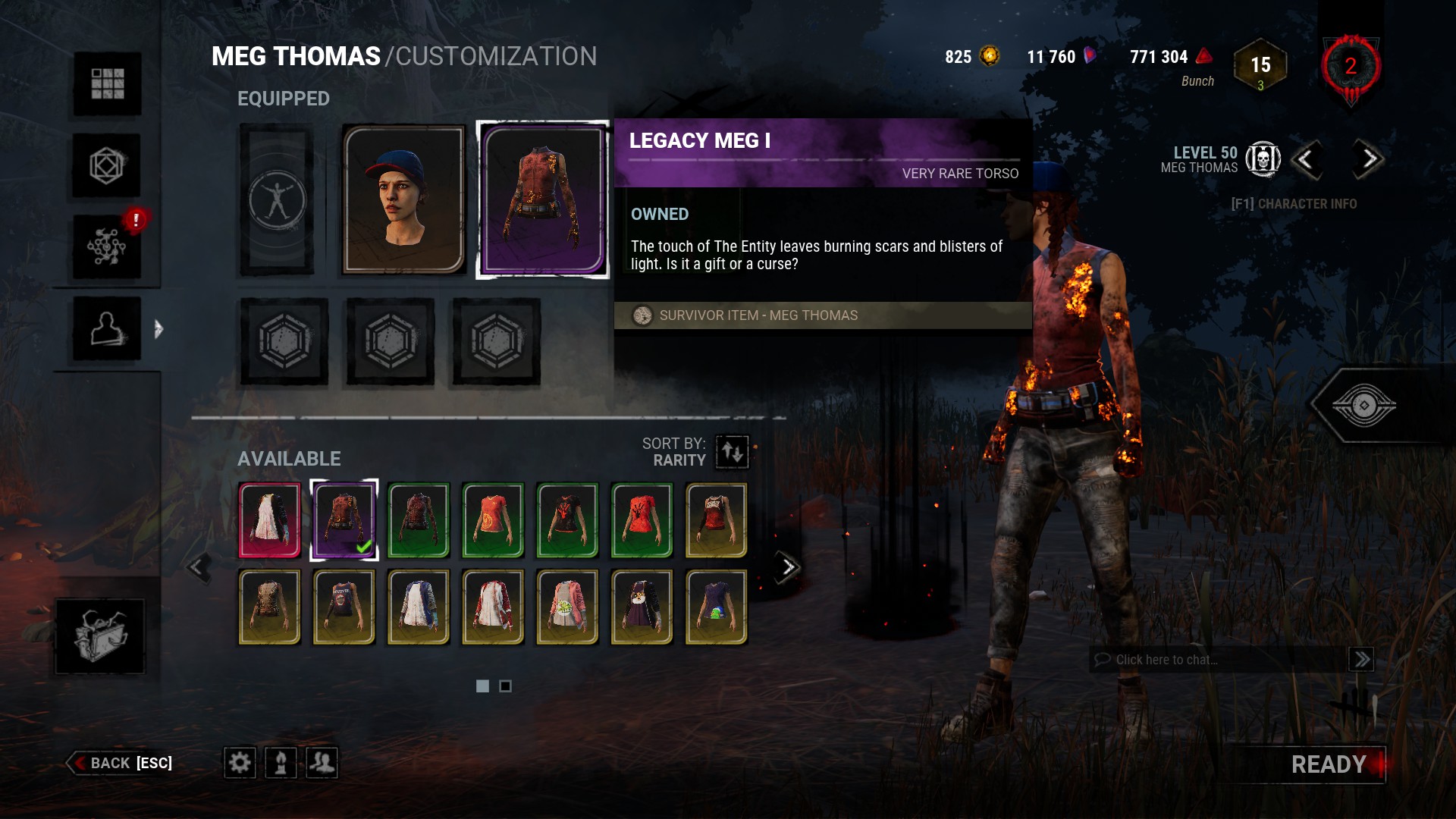Select the equipped Legacy Meg torso with checkmark
Image resolution: width=1456 pixels, height=819 pixels.
tap(343, 520)
